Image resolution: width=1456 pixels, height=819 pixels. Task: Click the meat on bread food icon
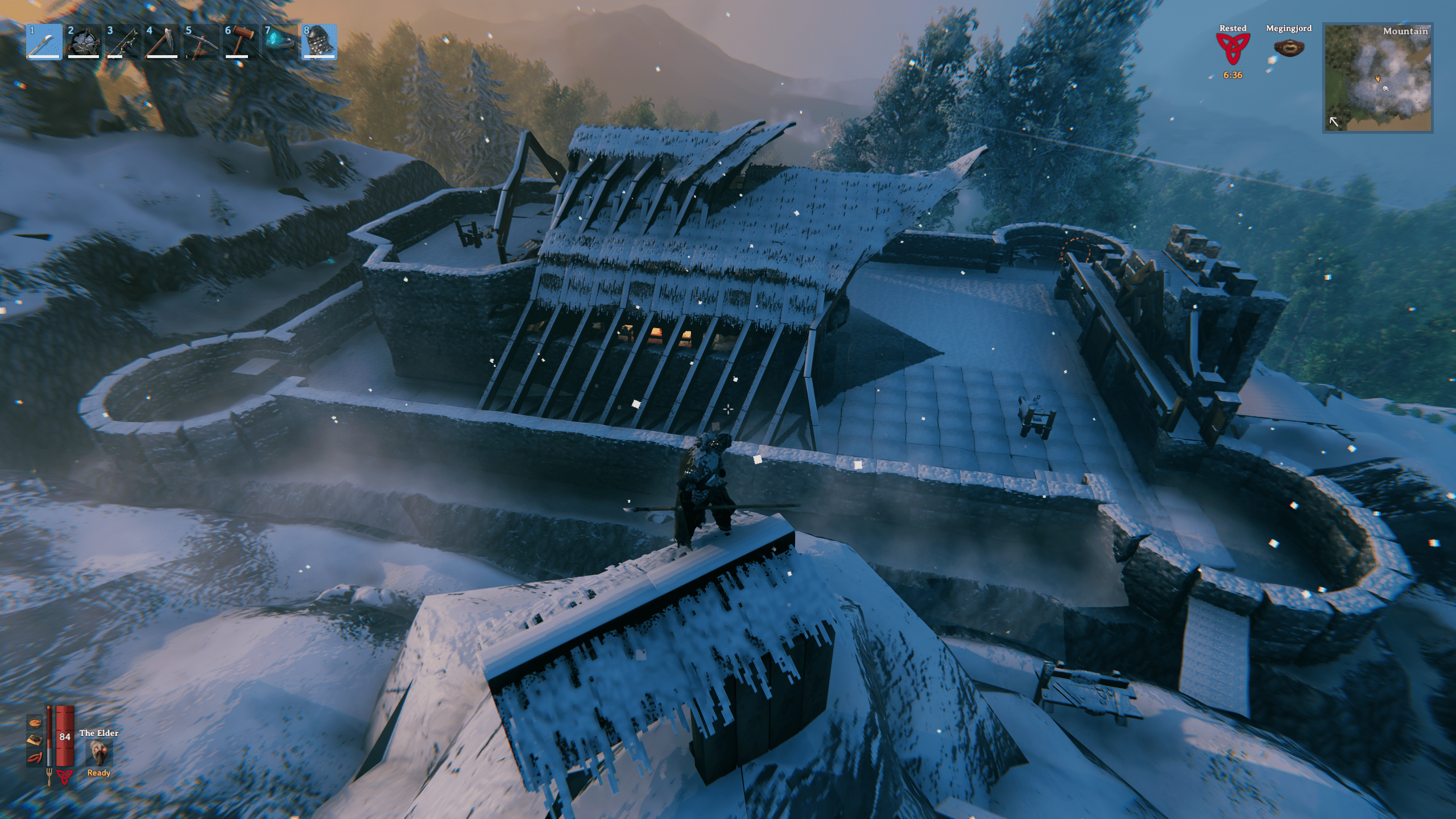34,740
